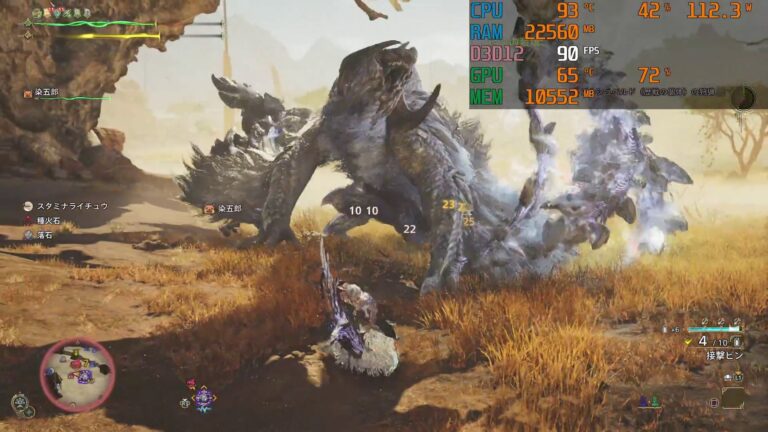This screenshot has height=432, width=768.
Task: Click the CPU readout in the performance overlay
Action: pyautogui.click(x=487, y=11)
